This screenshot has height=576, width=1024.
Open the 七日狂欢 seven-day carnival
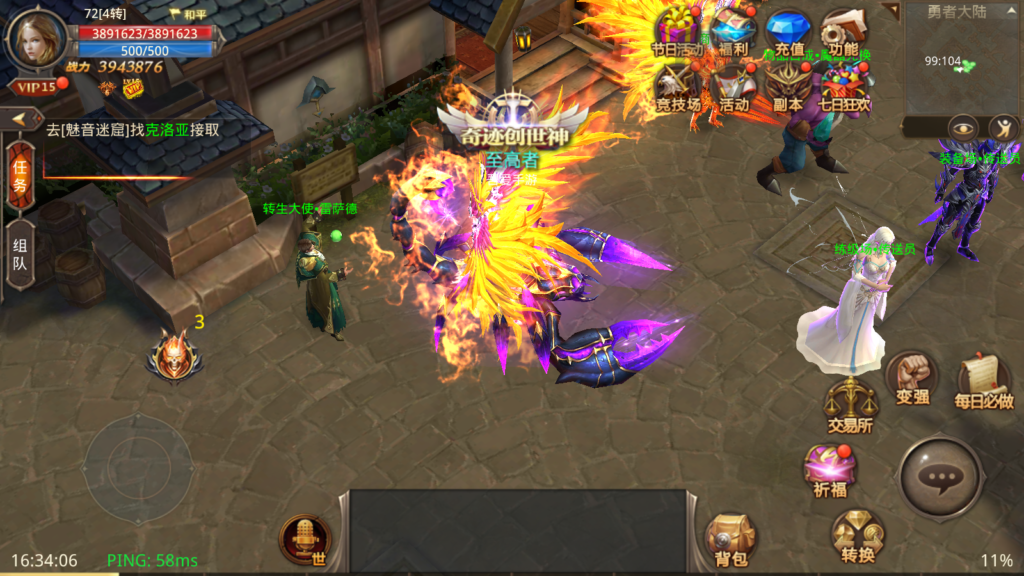[x=845, y=85]
